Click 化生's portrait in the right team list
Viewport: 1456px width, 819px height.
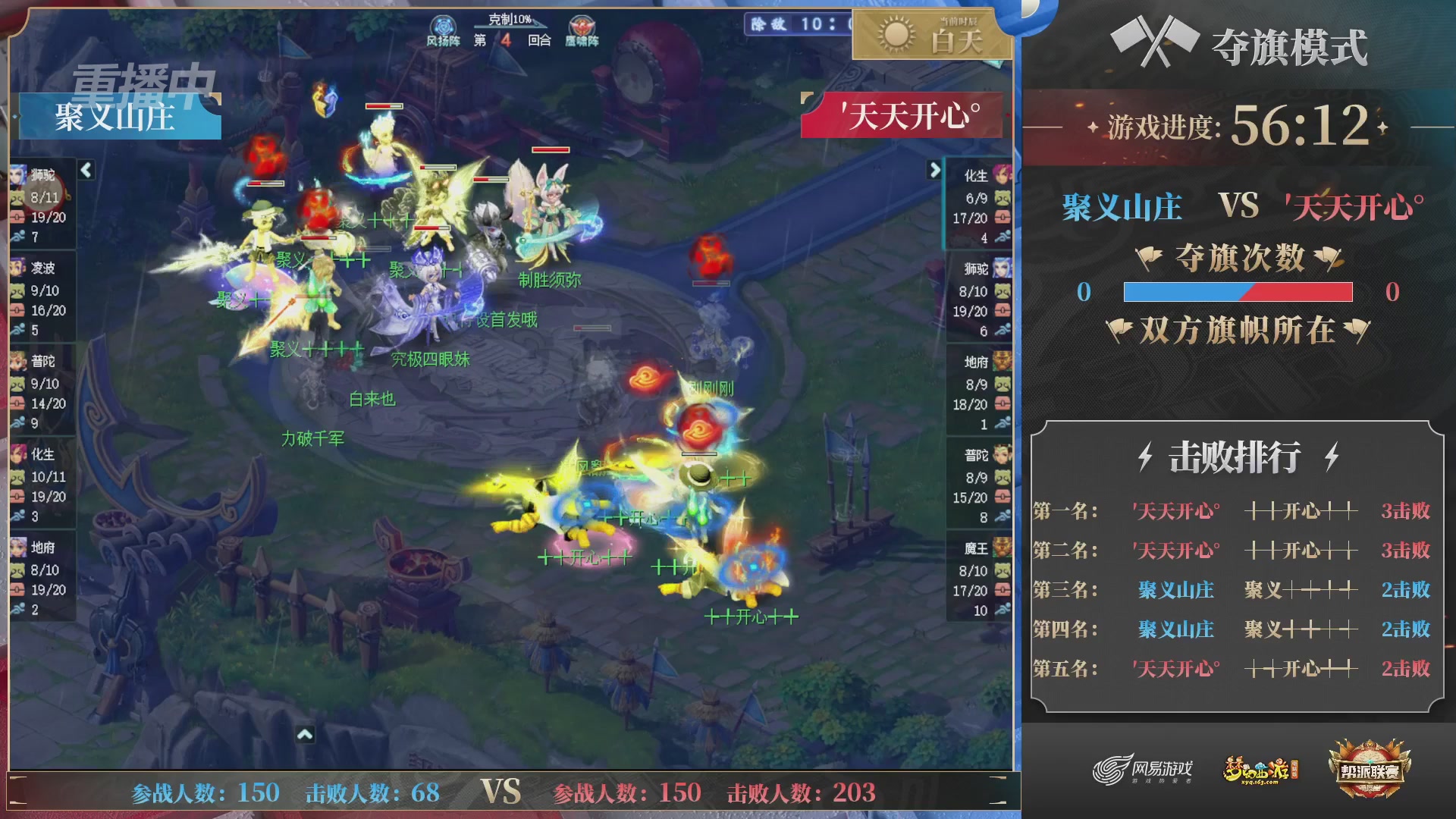(x=1003, y=176)
